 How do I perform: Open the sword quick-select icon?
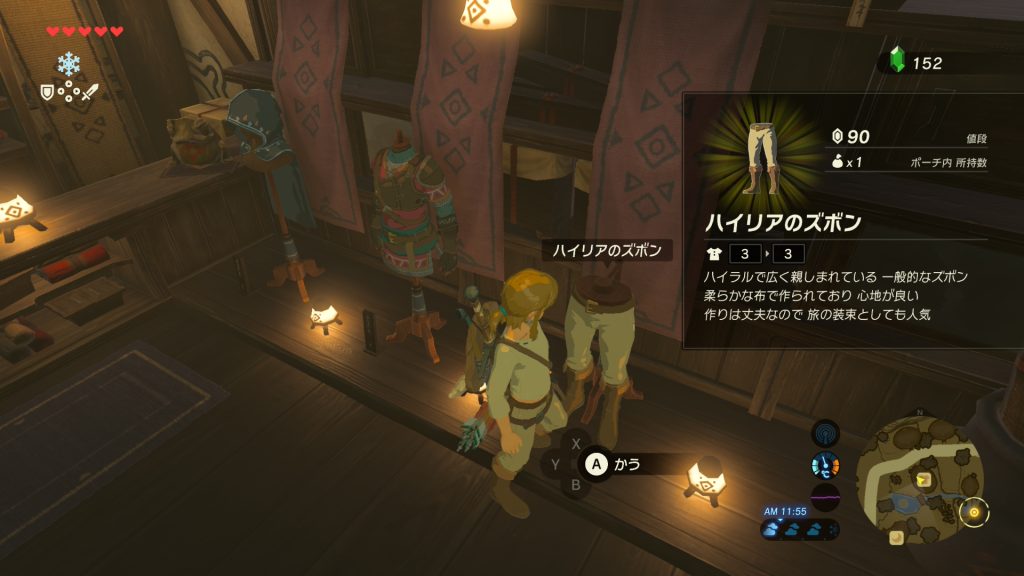[x=90, y=92]
